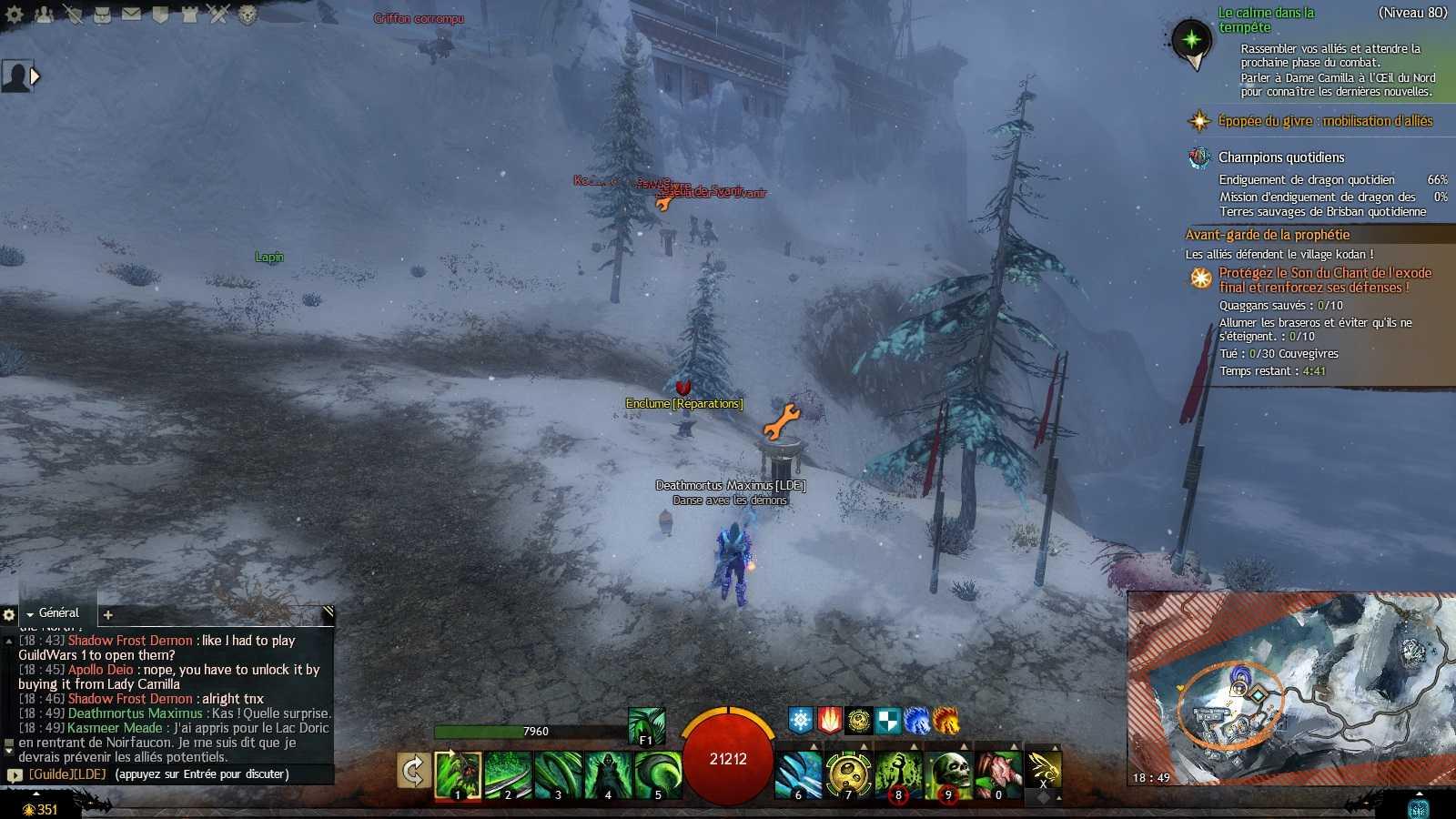1456x819 pixels.
Task: Use the golden mount skill marked X
Action: 1044,771
